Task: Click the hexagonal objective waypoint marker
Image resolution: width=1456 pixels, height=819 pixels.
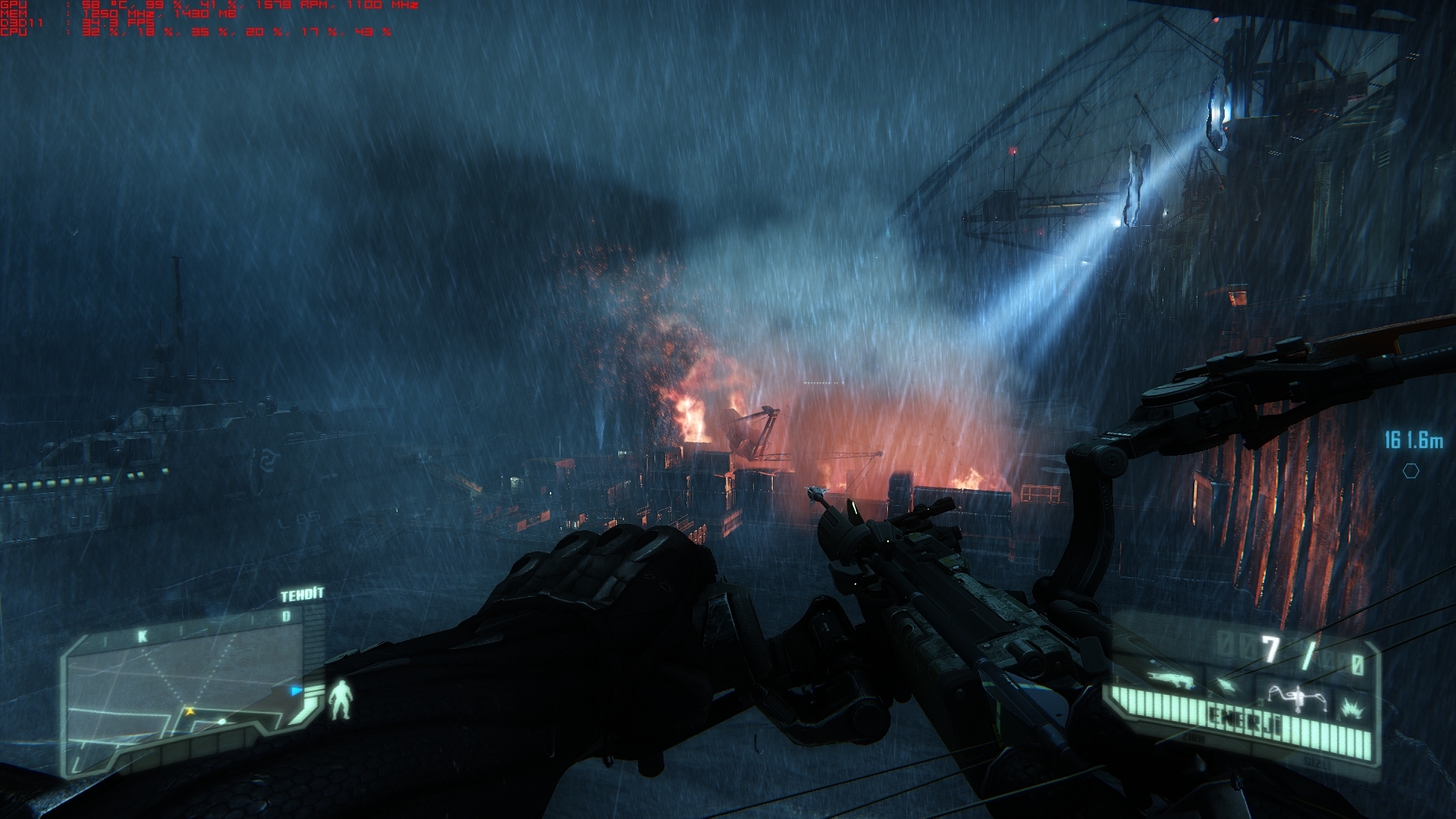Action: (x=1410, y=471)
